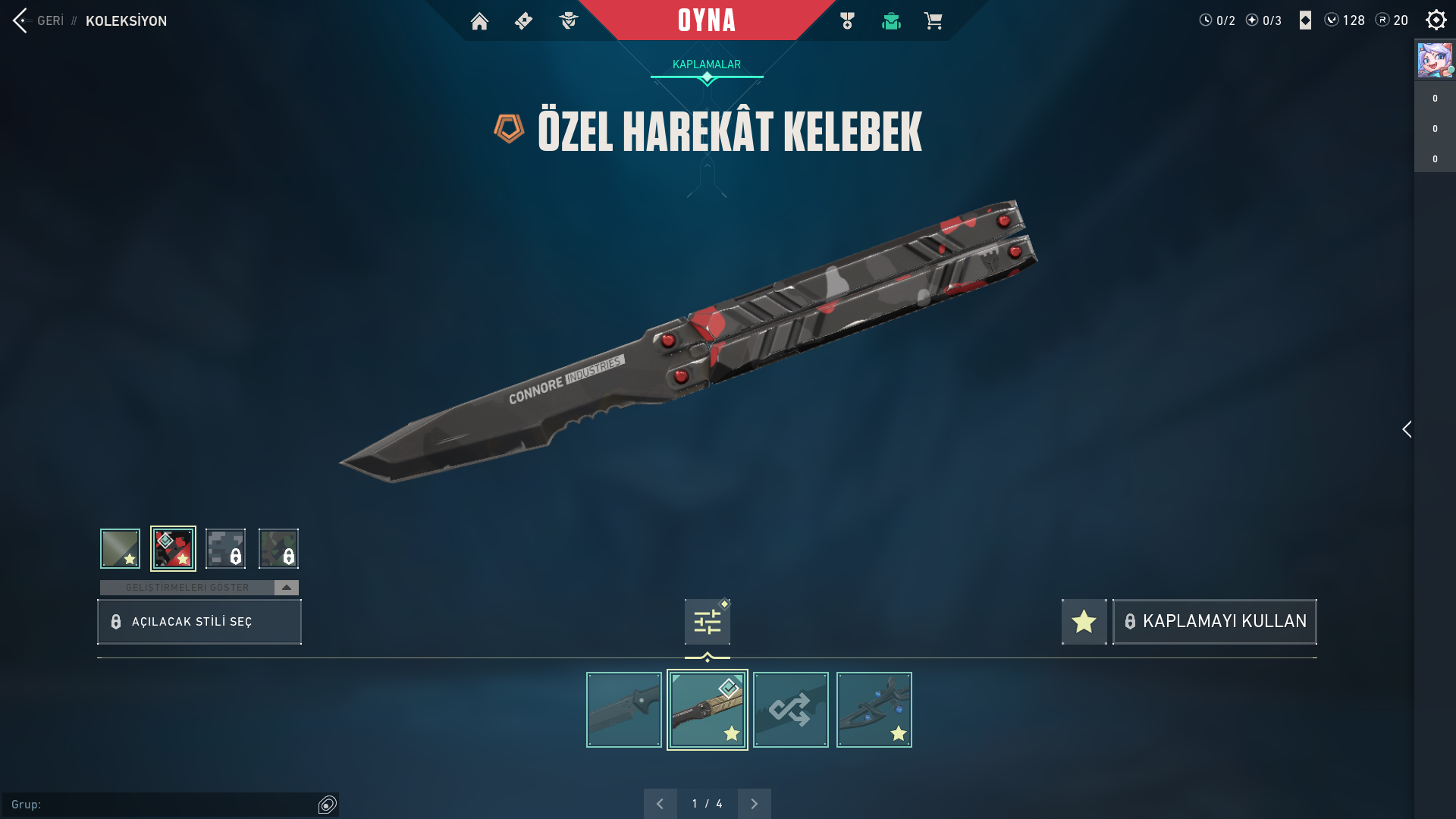Open the filter sliders button
This screenshot has height=819, width=1456.
[x=707, y=622]
